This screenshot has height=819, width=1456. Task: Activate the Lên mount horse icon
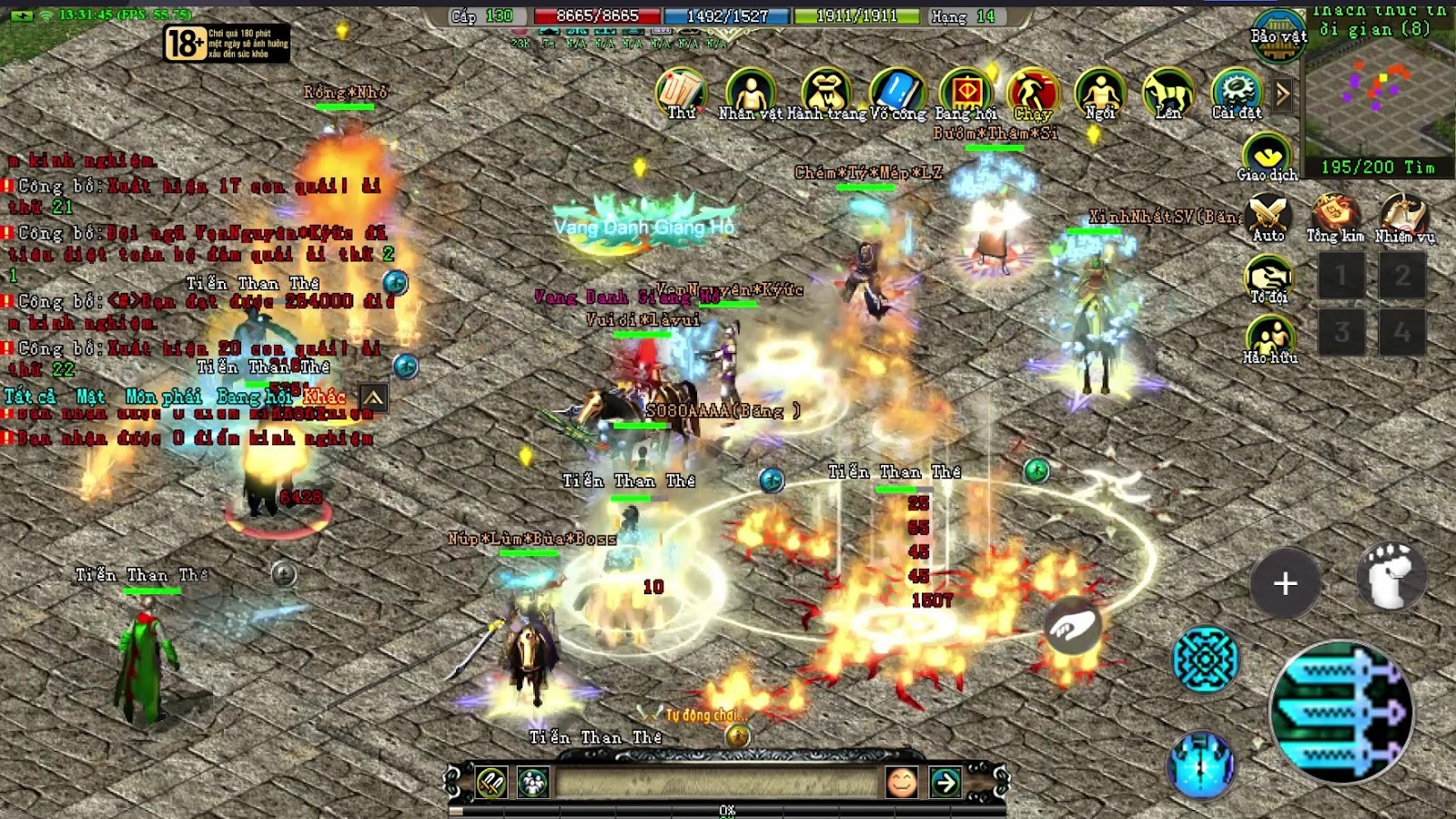tap(1168, 91)
